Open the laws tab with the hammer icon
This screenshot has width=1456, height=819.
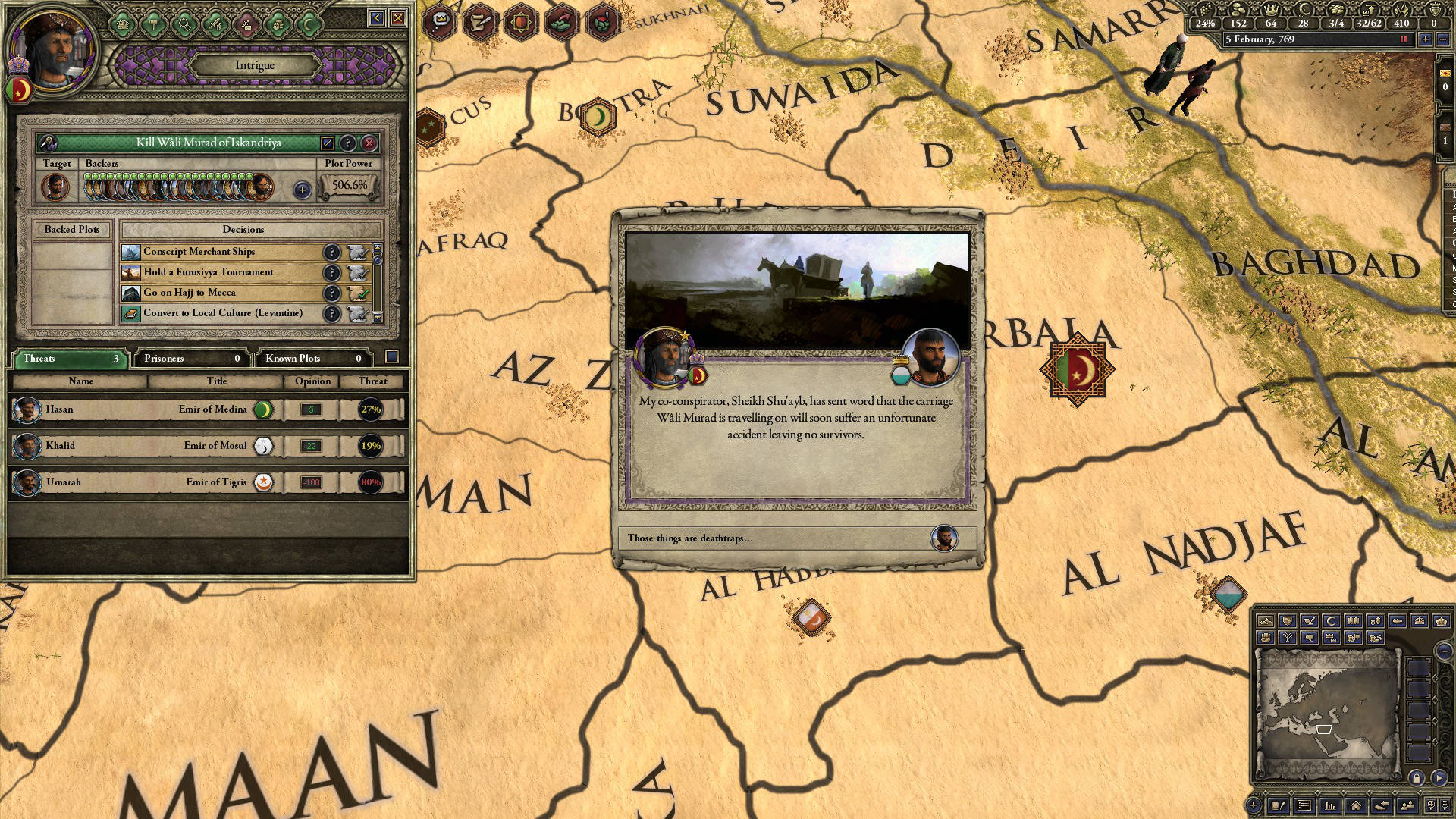[154, 24]
